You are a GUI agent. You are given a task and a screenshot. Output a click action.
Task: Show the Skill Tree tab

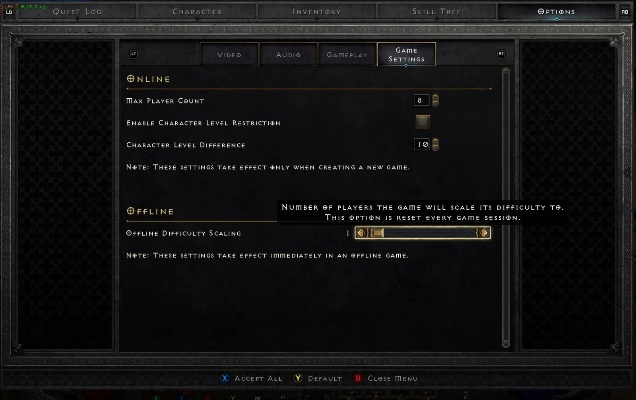(436, 12)
